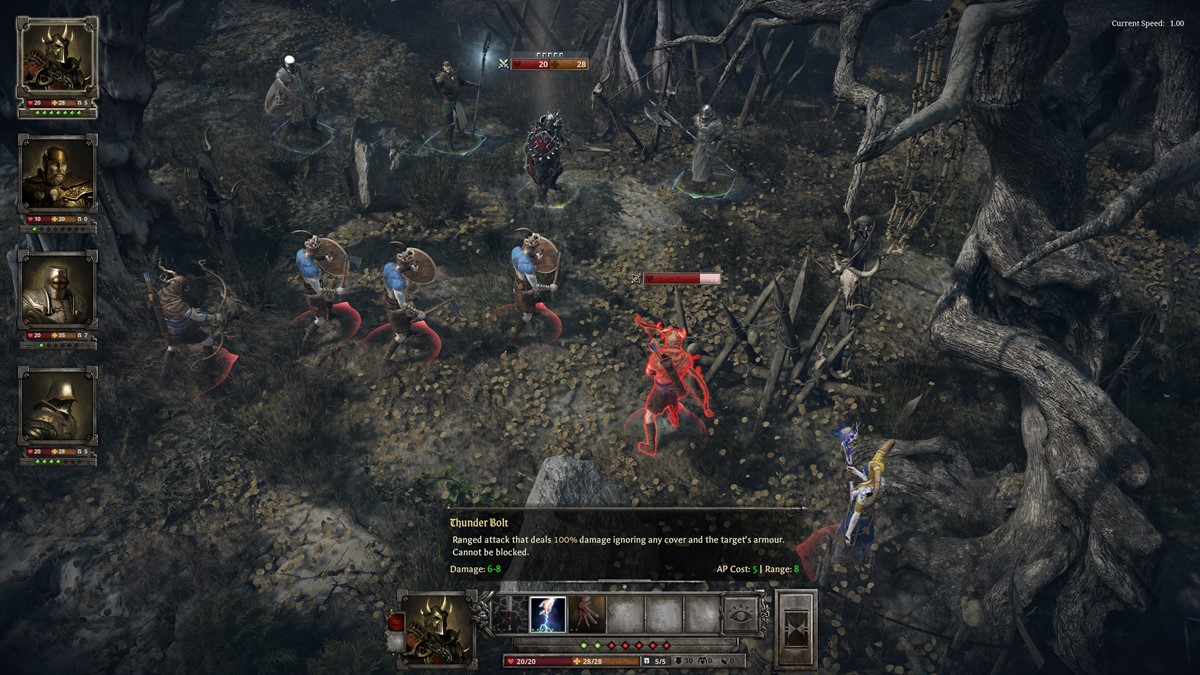The height and width of the screenshot is (675, 1200).
Task: Choose the red hand ability icon
Action: 586,615
